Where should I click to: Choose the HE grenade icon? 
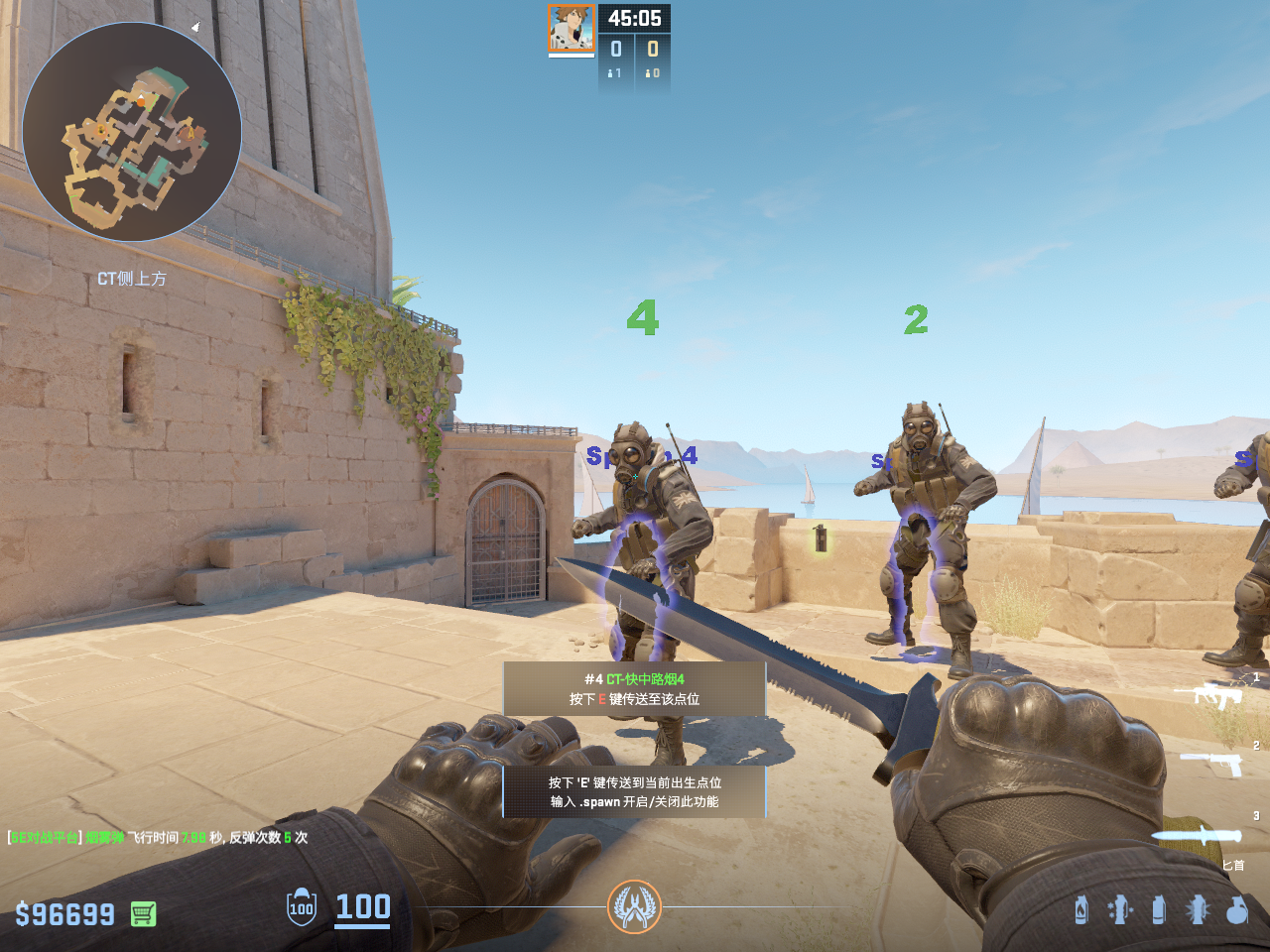click(x=1236, y=909)
